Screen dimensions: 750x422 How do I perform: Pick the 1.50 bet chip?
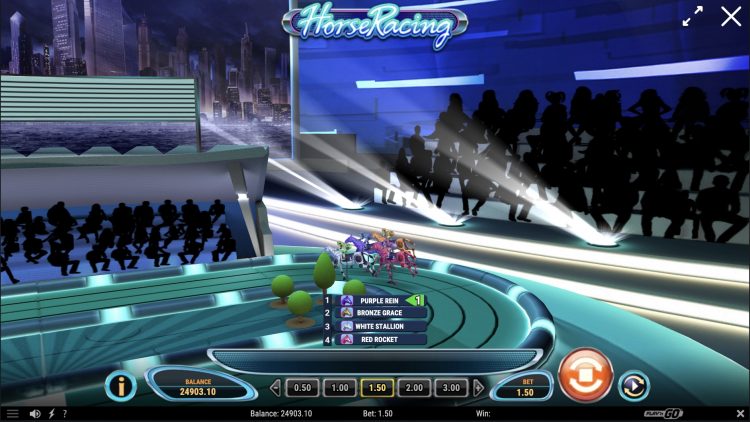pyautogui.click(x=377, y=388)
